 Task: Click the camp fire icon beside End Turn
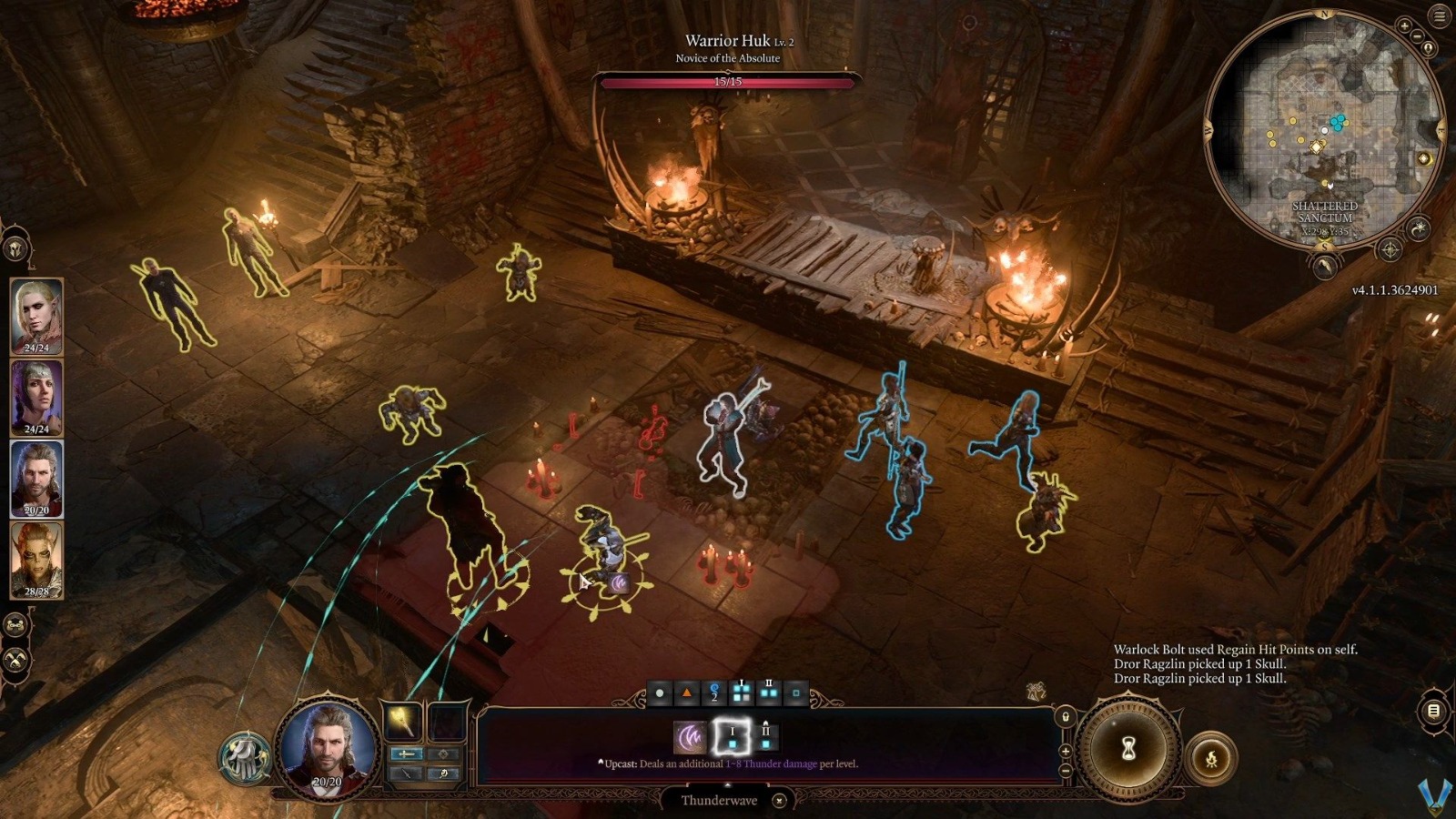(x=1213, y=757)
